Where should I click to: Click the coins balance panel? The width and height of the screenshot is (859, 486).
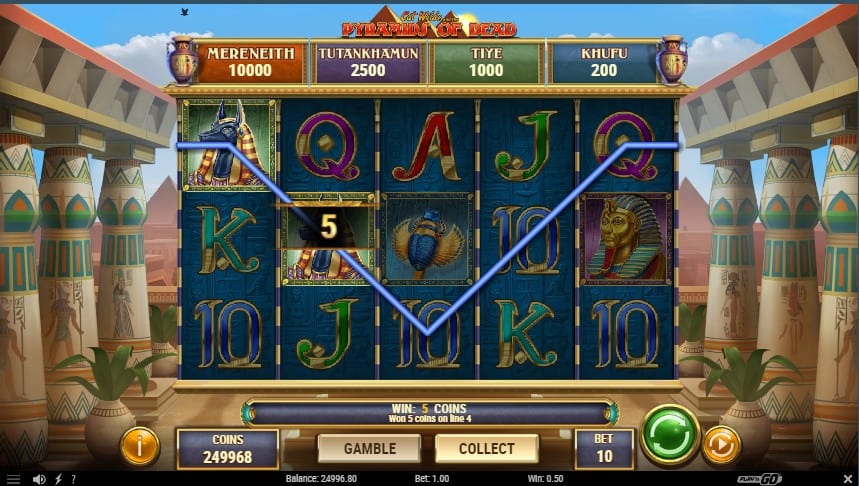pos(227,448)
